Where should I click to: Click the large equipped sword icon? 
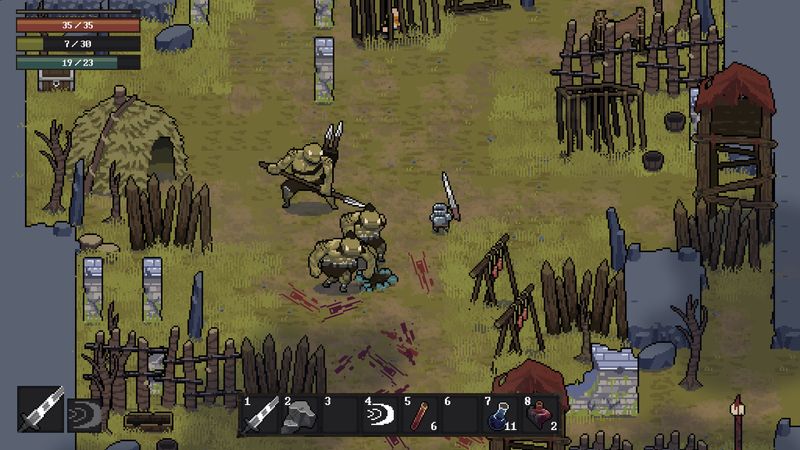(41, 408)
